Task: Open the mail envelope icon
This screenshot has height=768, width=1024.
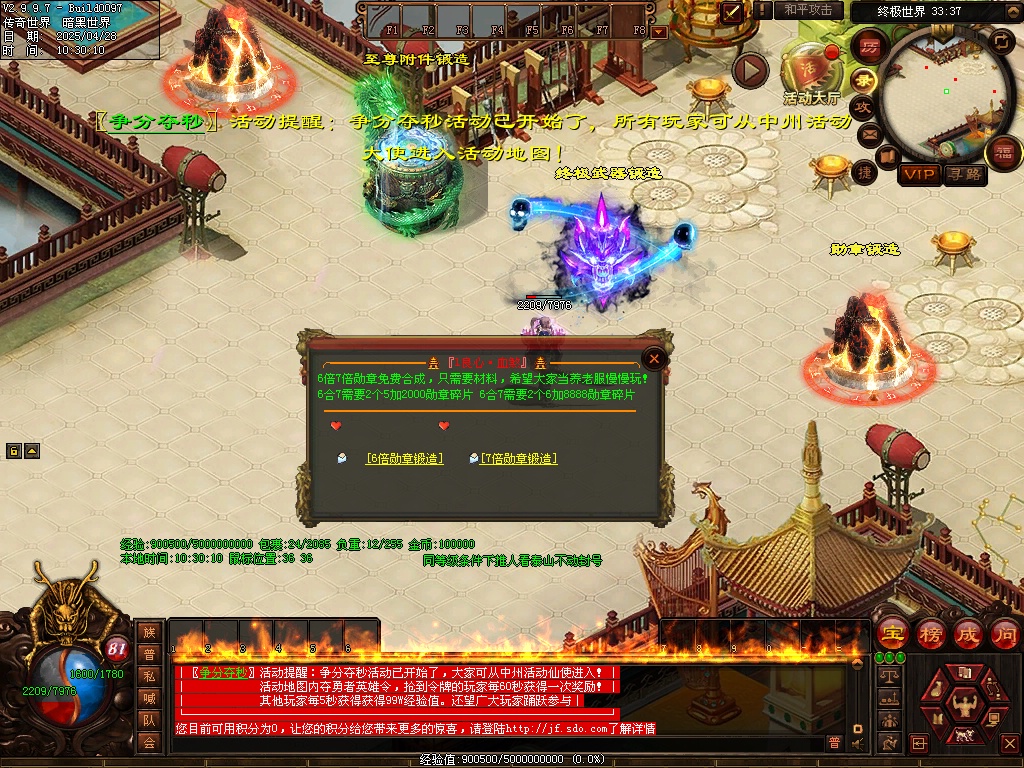Action: pos(869,134)
